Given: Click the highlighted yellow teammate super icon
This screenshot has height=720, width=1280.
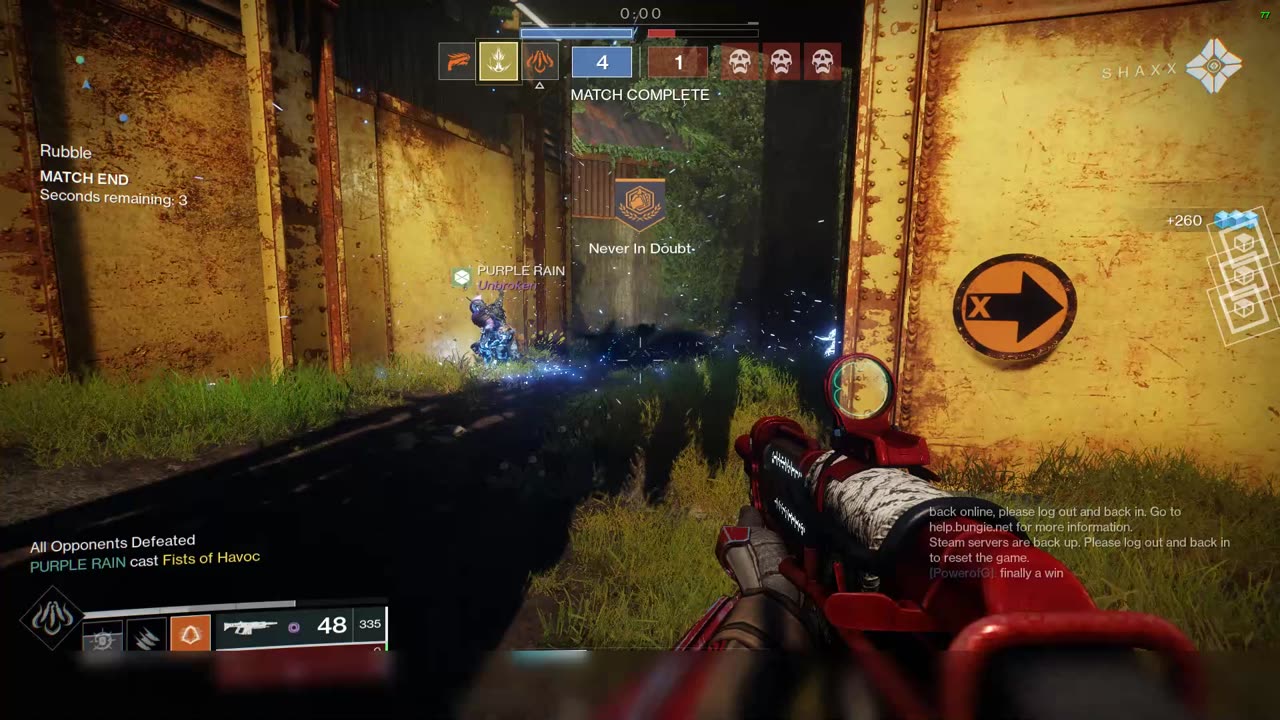Looking at the screenshot, I should (x=499, y=62).
